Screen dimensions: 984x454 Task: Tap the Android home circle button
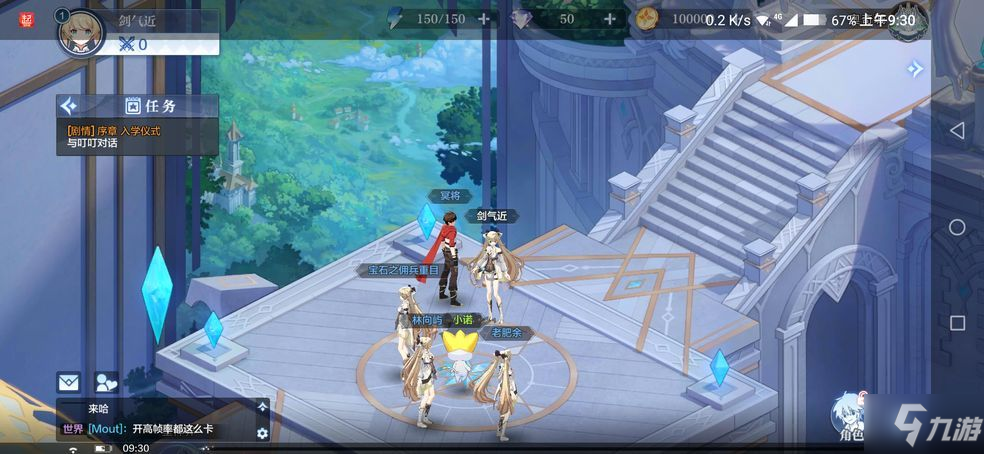[957, 227]
